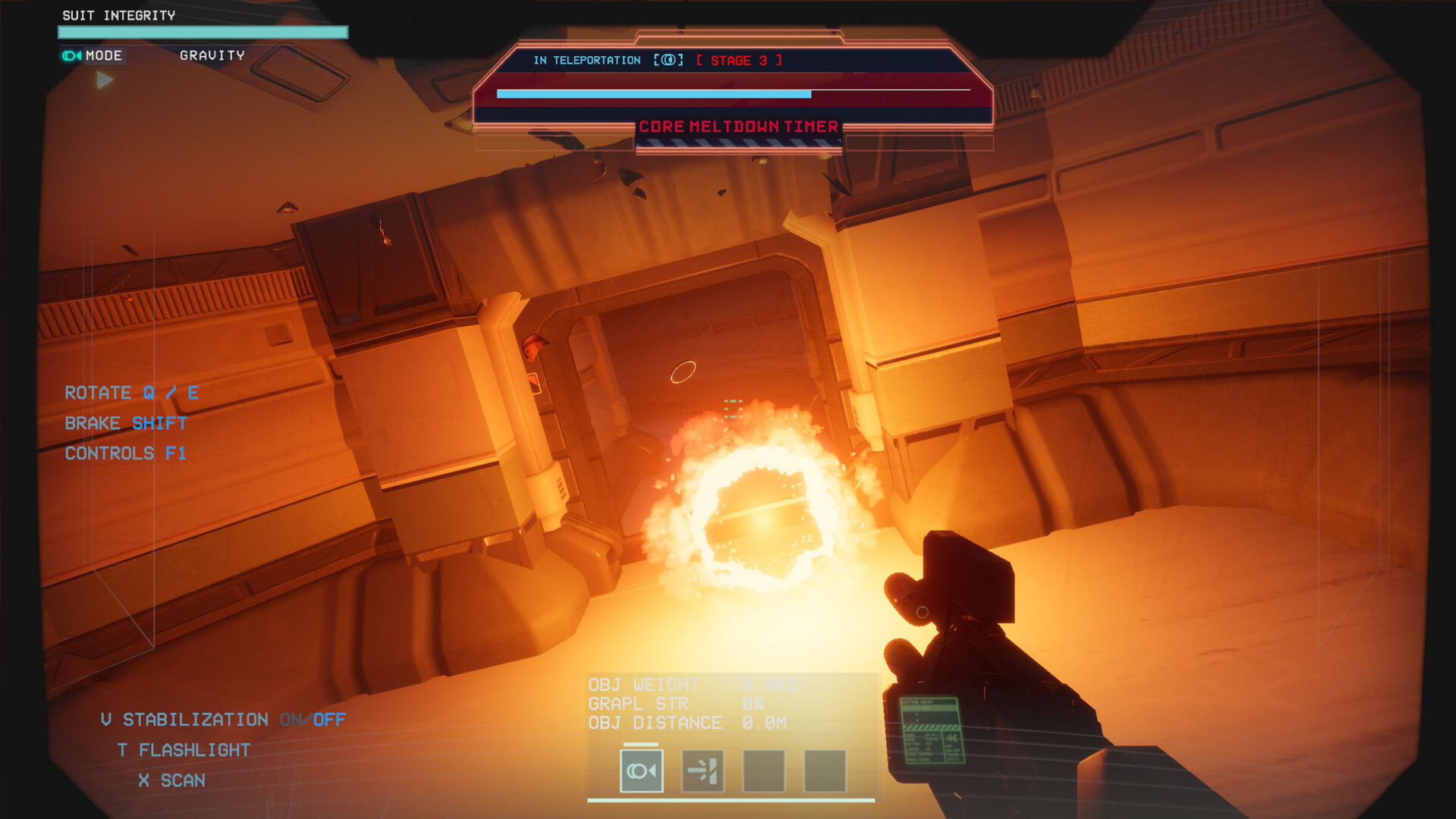Click the CORE MELTDOWN TIMER label
The image size is (1456, 819).
pyautogui.click(x=737, y=127)
